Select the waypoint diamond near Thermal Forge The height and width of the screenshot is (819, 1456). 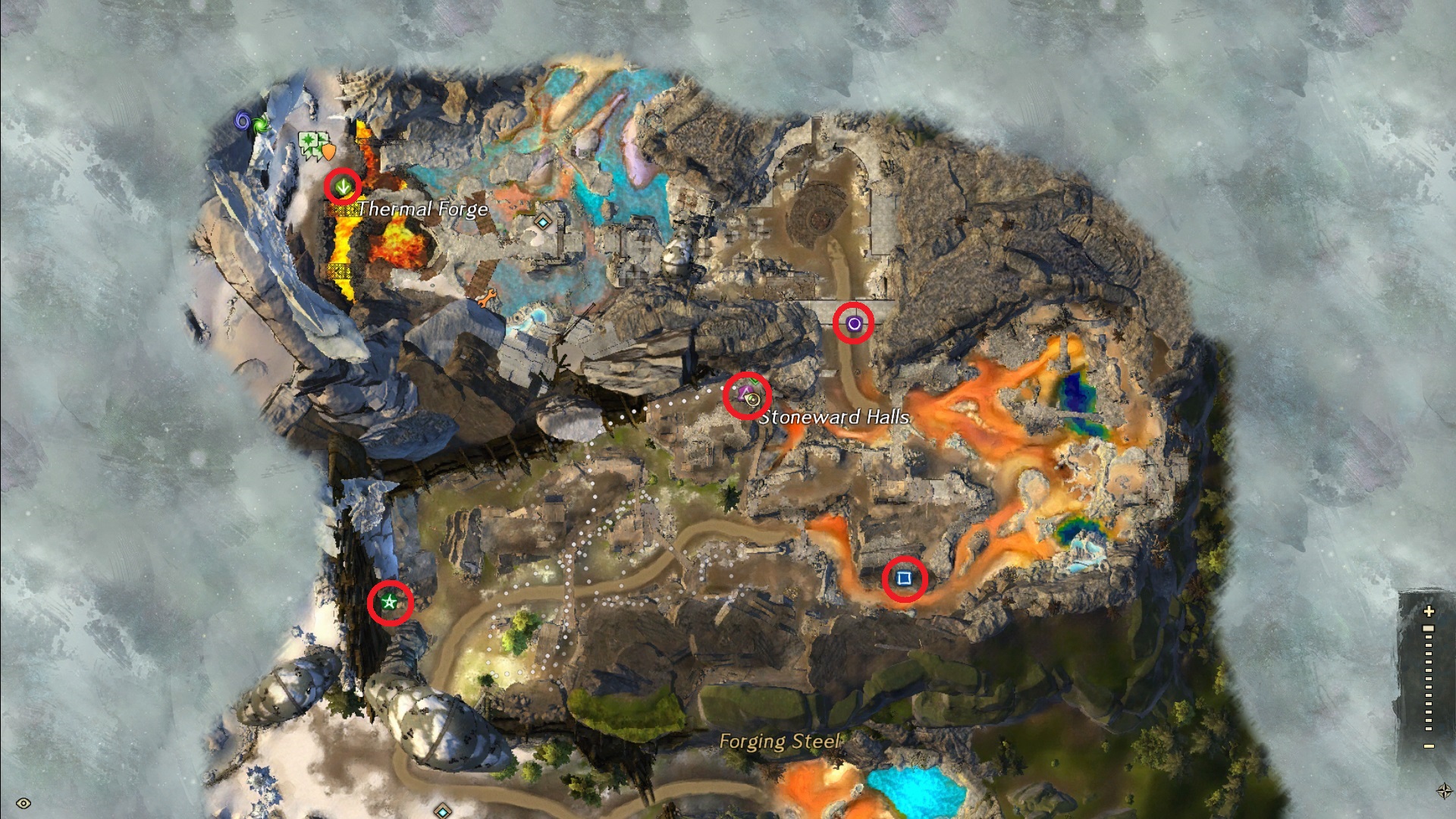542,222
